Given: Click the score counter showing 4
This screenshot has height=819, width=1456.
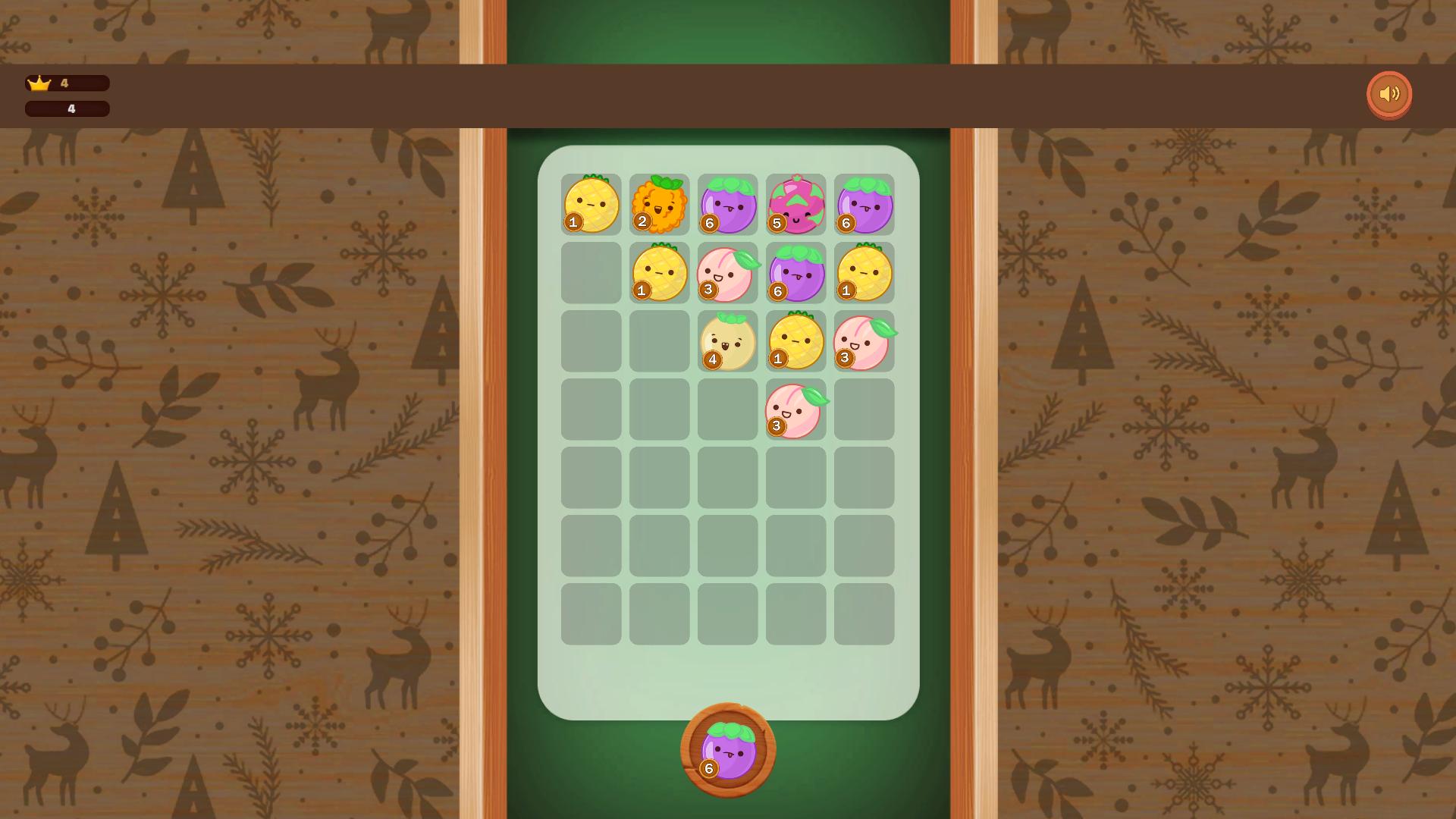Looking at the screenshot, I should click(68, 108).
